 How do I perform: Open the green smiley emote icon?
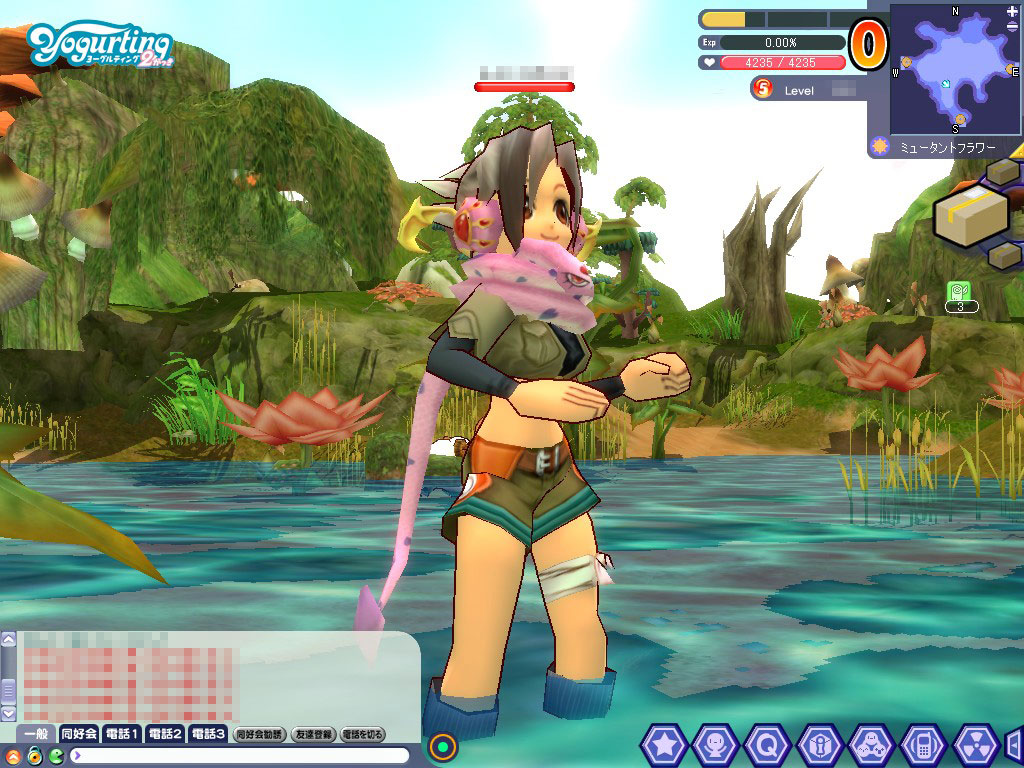pyautogui.click(x=55, y=755)
